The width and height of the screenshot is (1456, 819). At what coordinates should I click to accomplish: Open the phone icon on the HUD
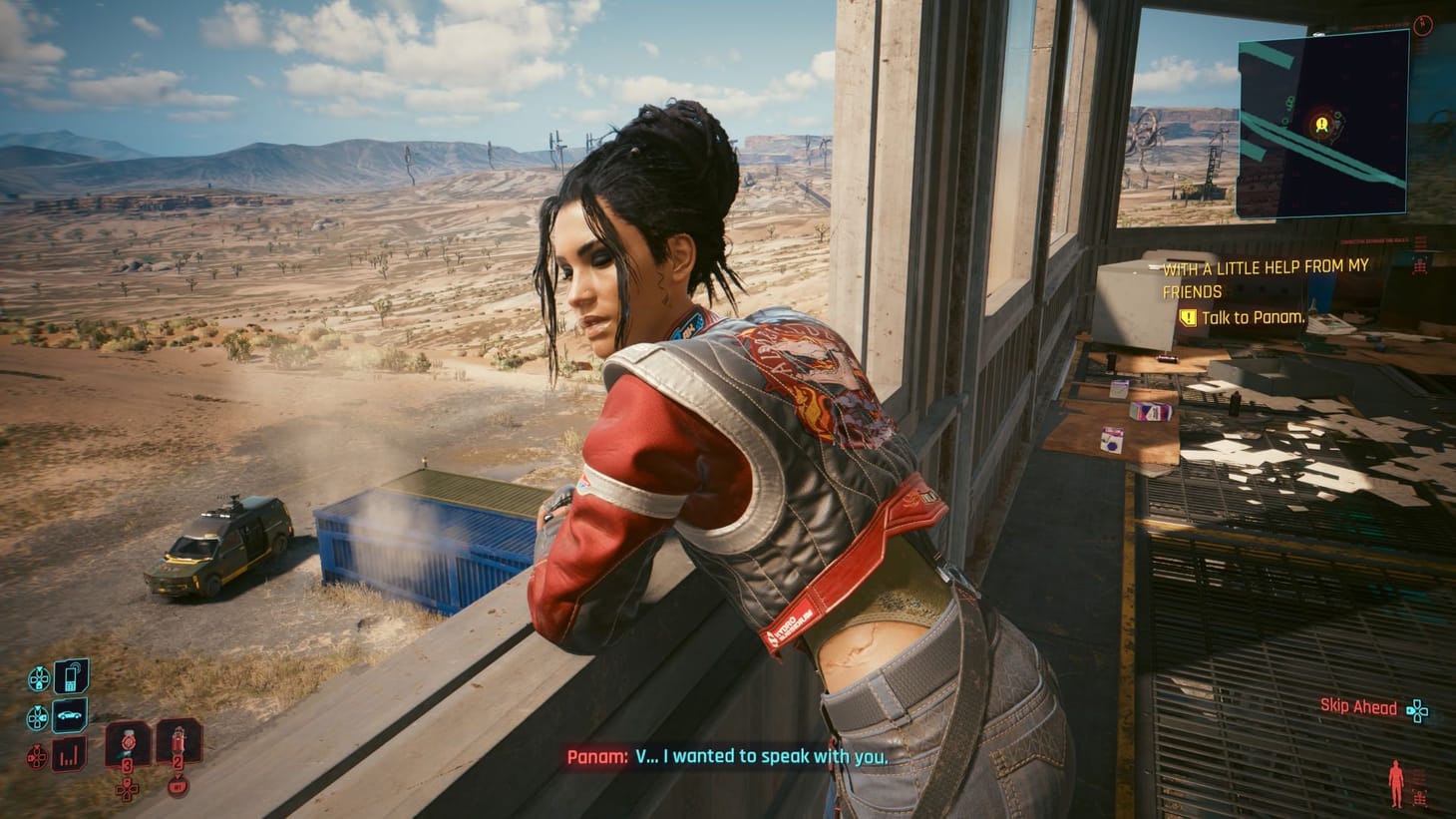(71, 676)
